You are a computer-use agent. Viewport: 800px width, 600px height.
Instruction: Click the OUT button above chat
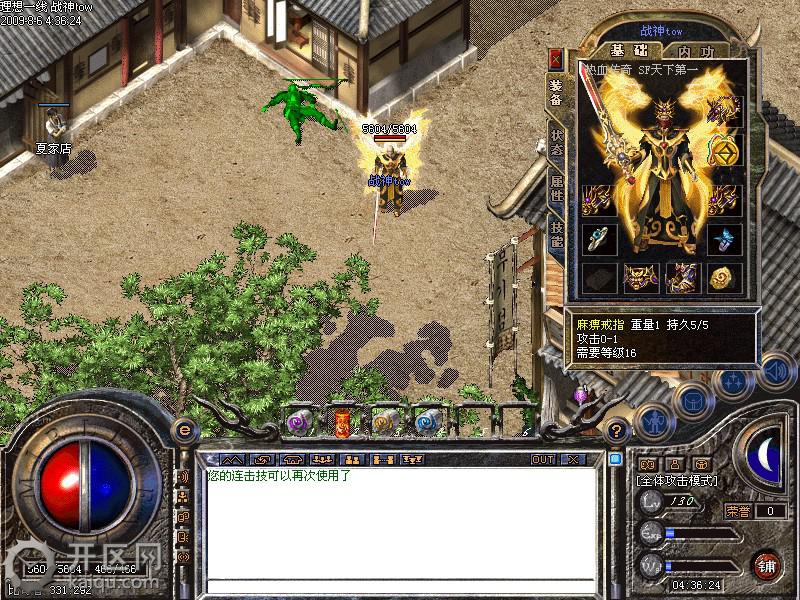pos(542,459)
